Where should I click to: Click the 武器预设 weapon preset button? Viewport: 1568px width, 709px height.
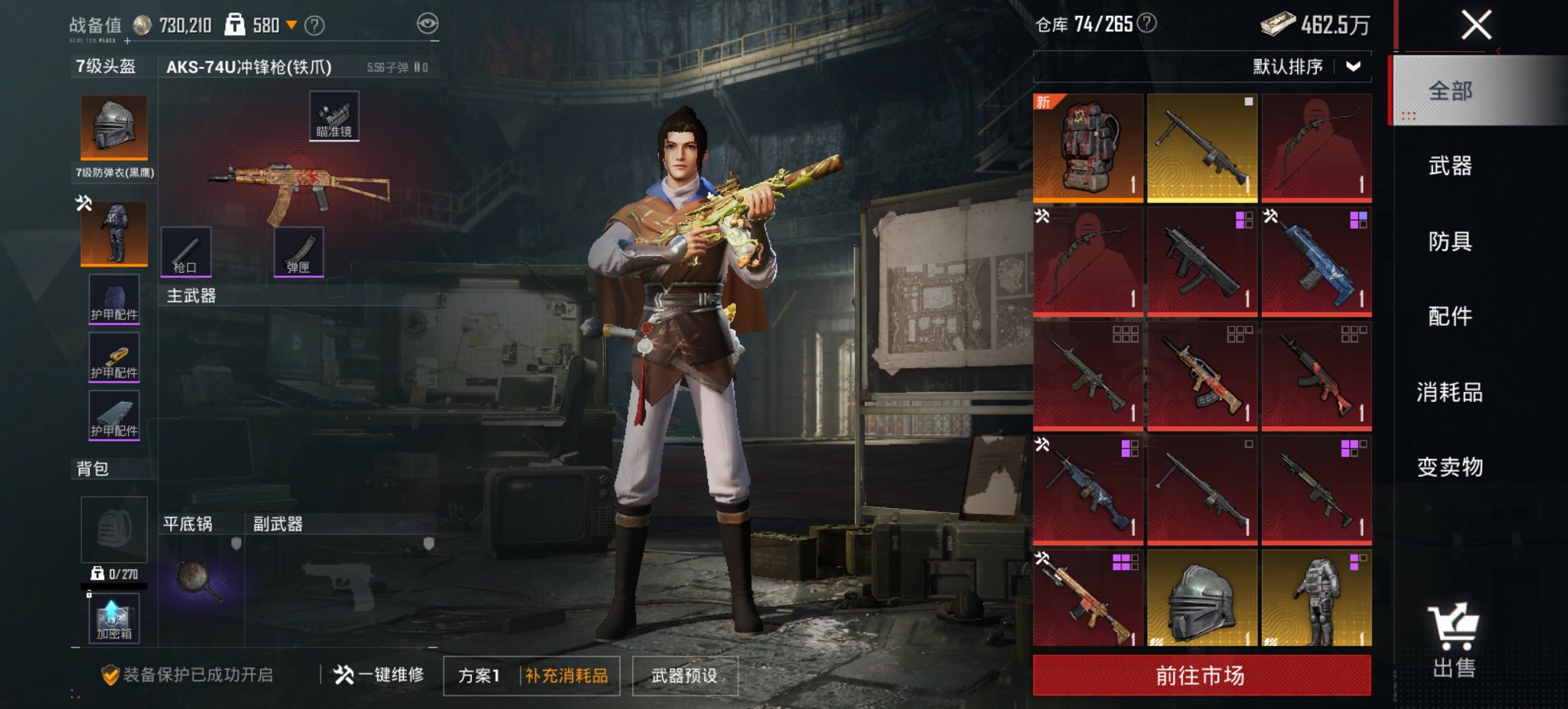tap(686, 674)
